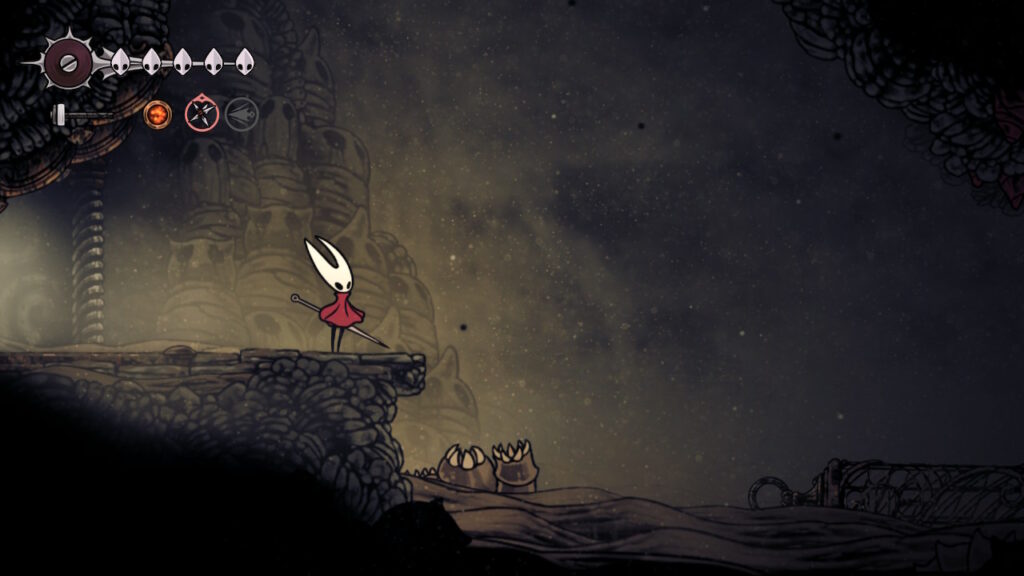Select the orange glowing orb icon
Screen dimensions: 1024x576
tap(157, 114)
